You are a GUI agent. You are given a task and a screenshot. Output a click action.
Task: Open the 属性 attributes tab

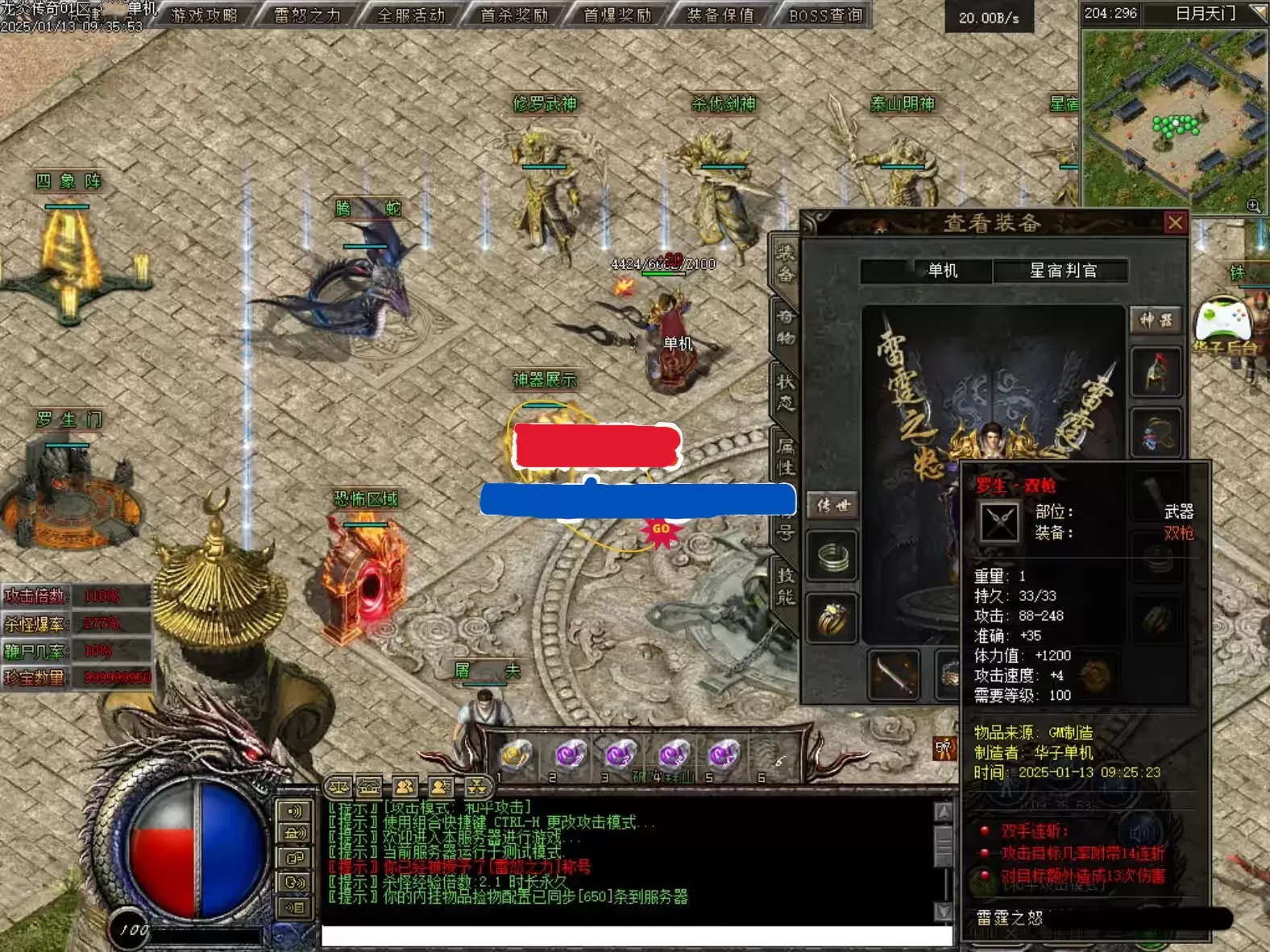pos(786,456)
